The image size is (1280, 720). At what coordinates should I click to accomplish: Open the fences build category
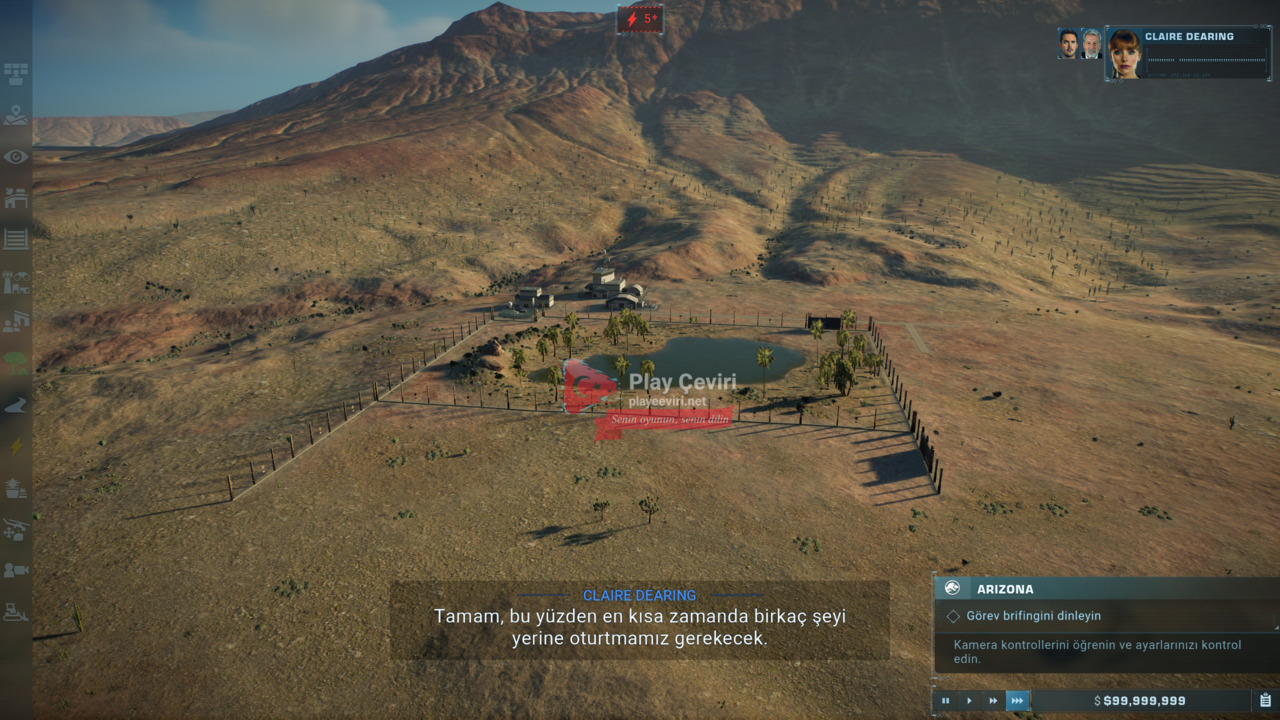[x=16, y=239]
